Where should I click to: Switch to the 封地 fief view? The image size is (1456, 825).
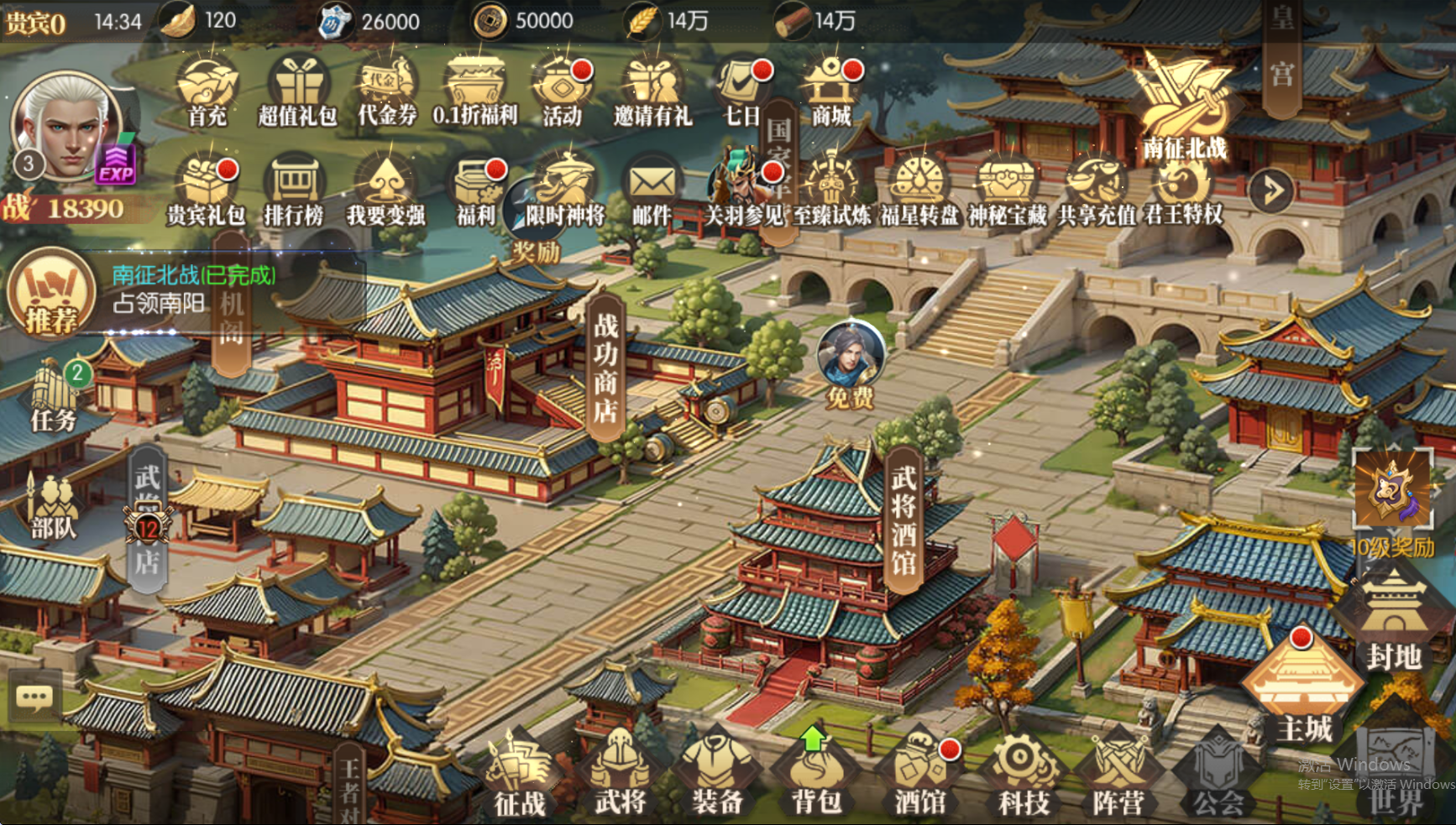pyautogui.click(x=1393, y=621)
